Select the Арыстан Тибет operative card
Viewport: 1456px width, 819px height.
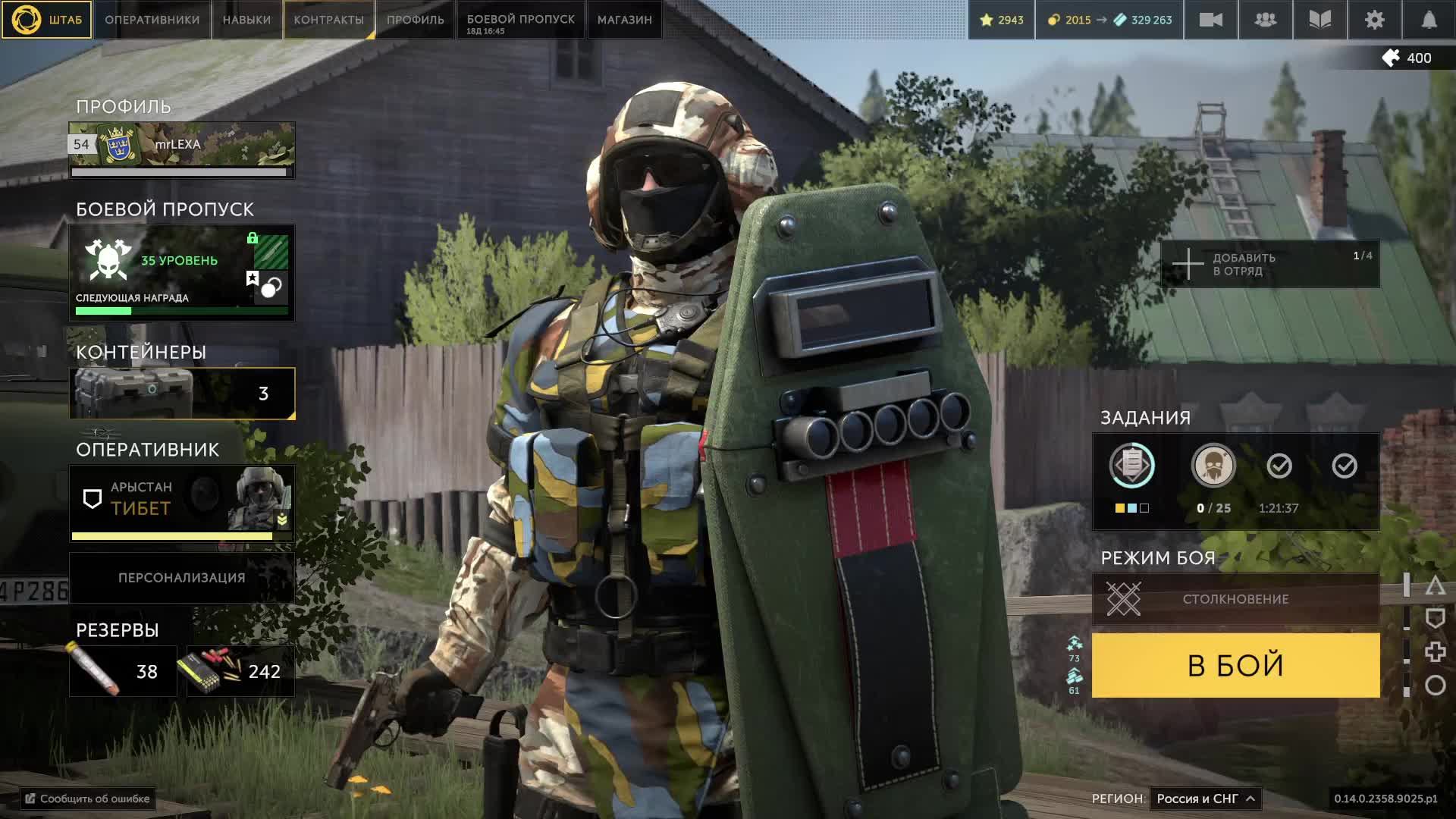182,499
